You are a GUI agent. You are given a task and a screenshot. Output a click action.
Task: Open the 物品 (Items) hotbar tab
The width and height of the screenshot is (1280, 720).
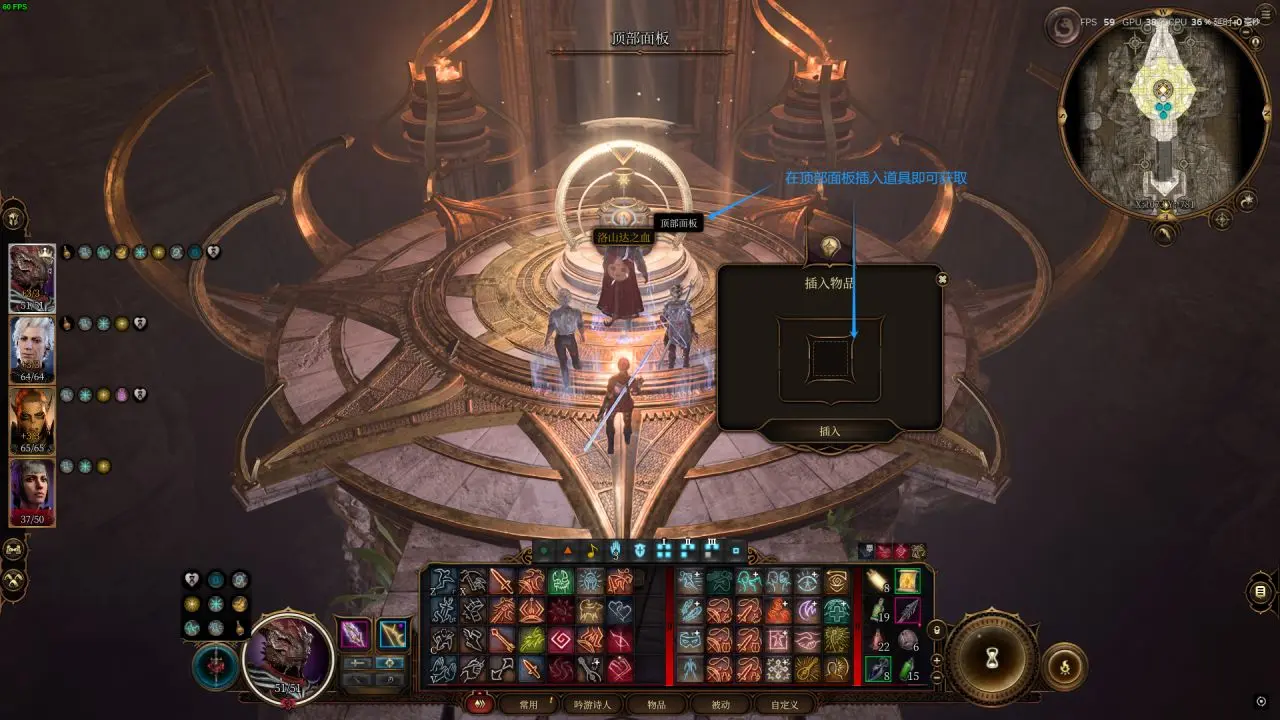[x=656, y=704]
